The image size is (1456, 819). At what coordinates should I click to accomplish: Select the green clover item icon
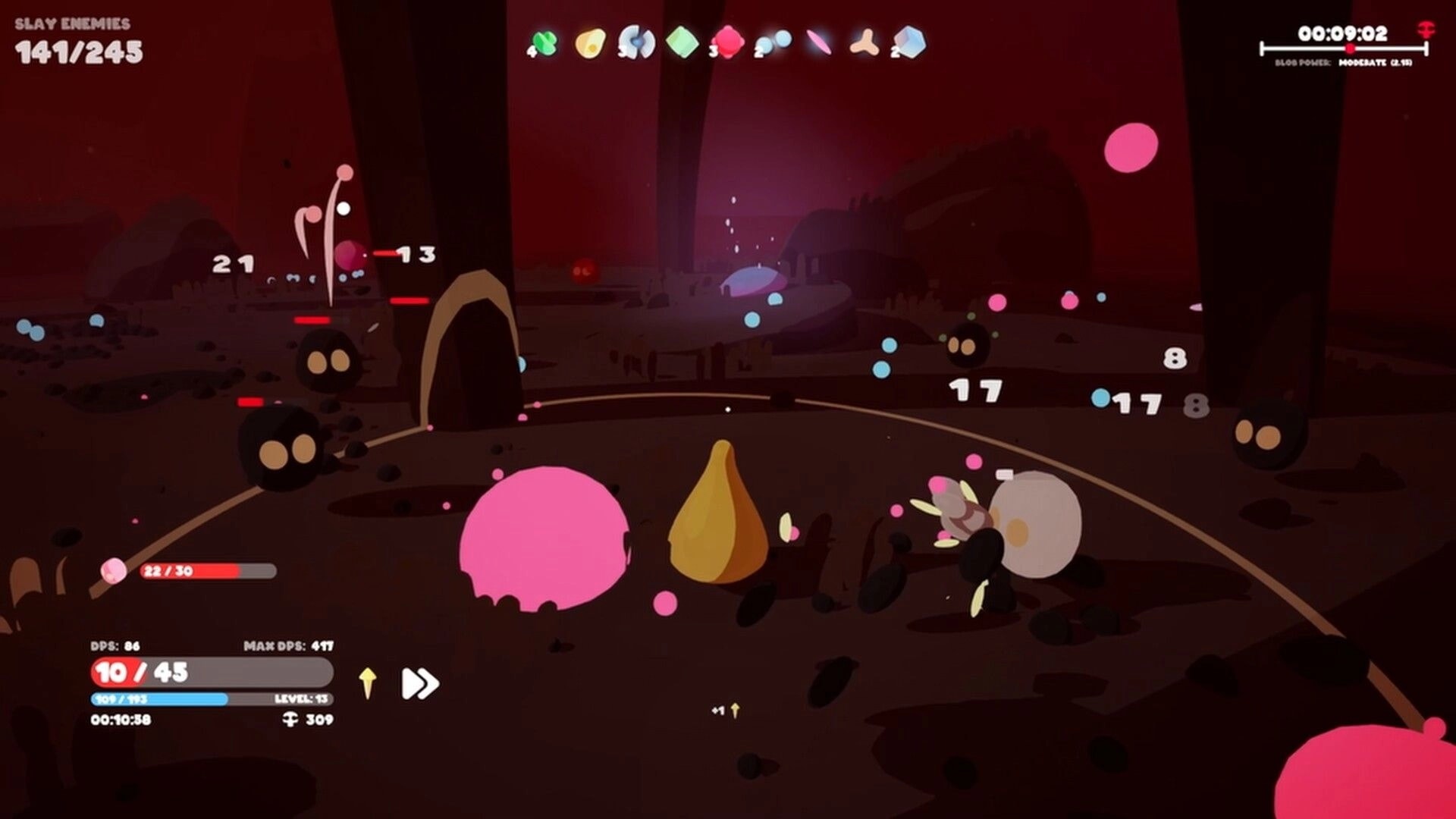pos(546,42)
